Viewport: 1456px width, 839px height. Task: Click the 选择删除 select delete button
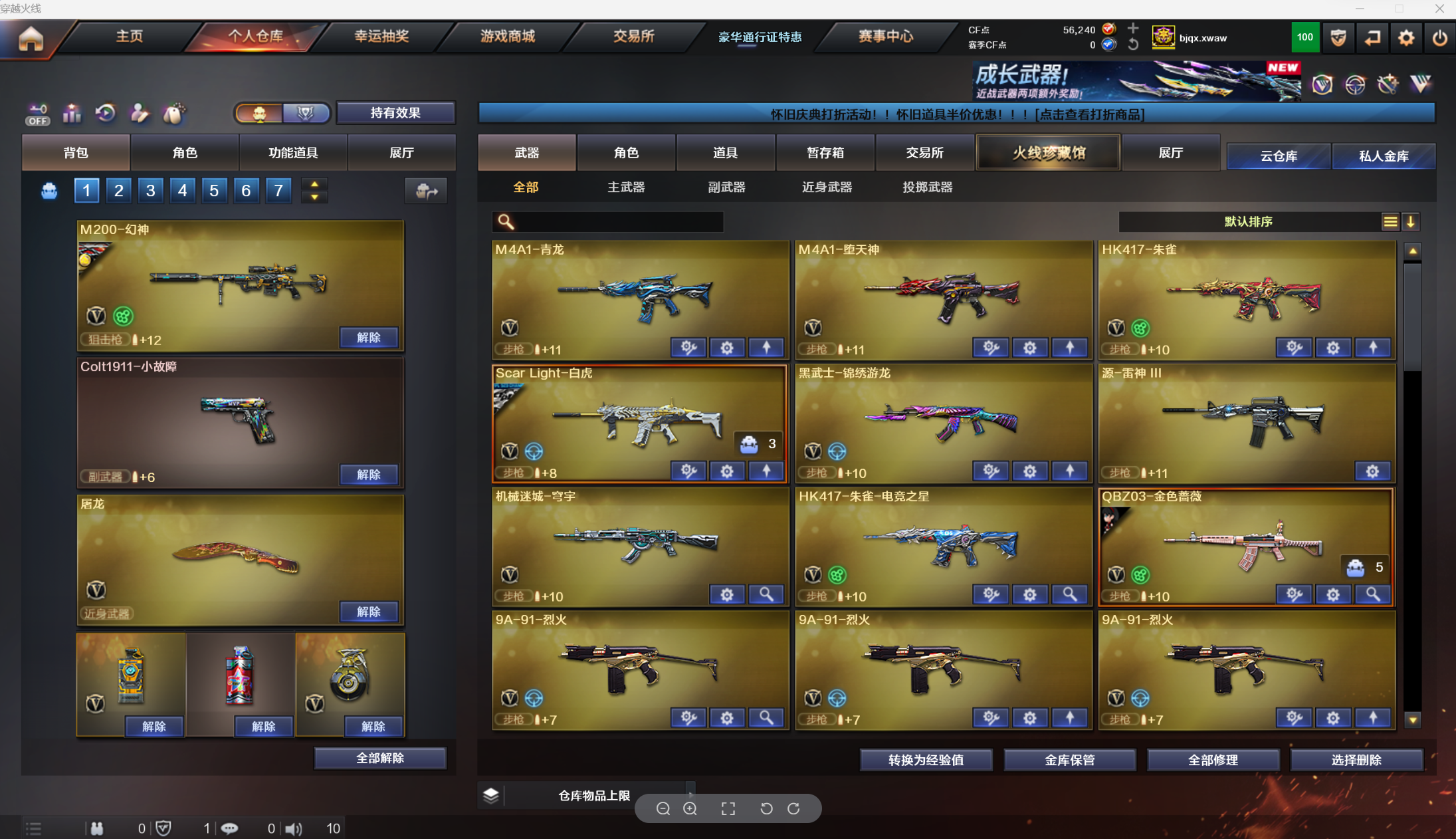point(1356,760)
